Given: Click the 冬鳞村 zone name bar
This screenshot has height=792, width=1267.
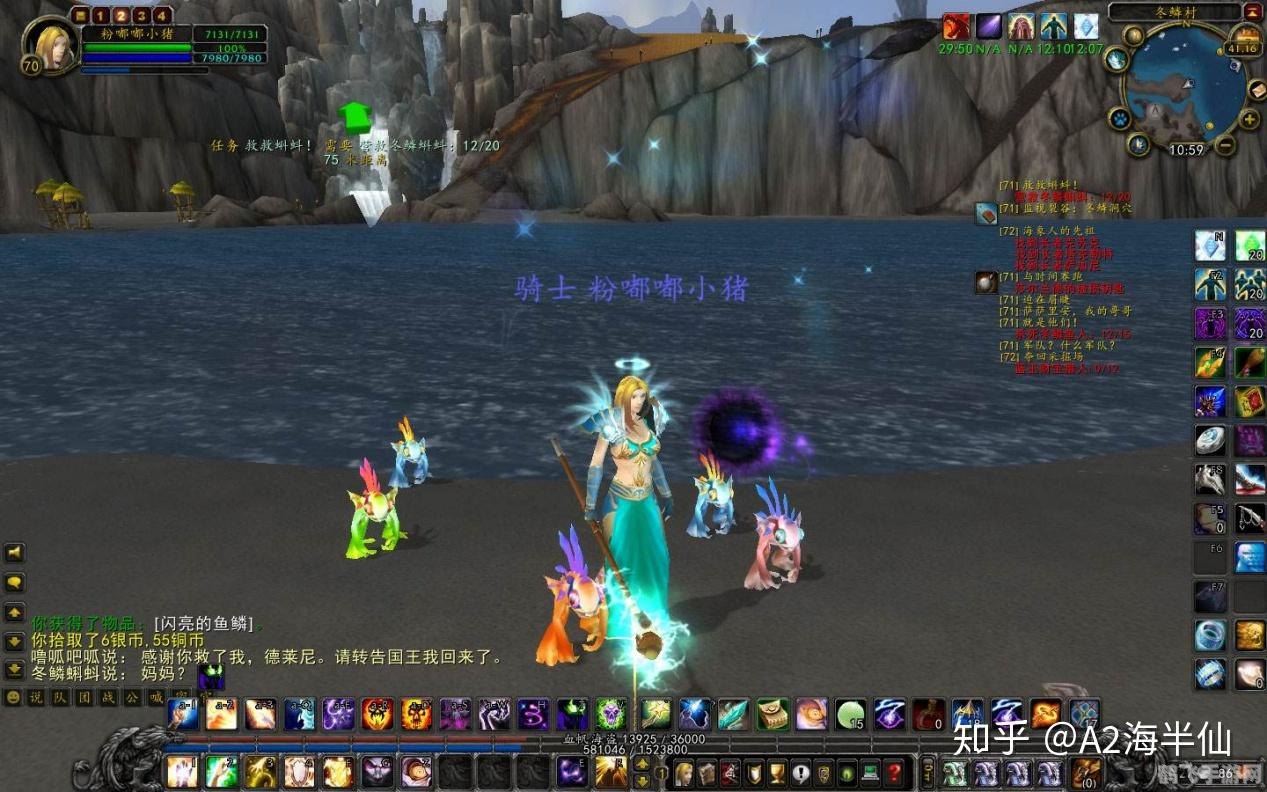Looking at the screenshot, I should [1173, 13].
